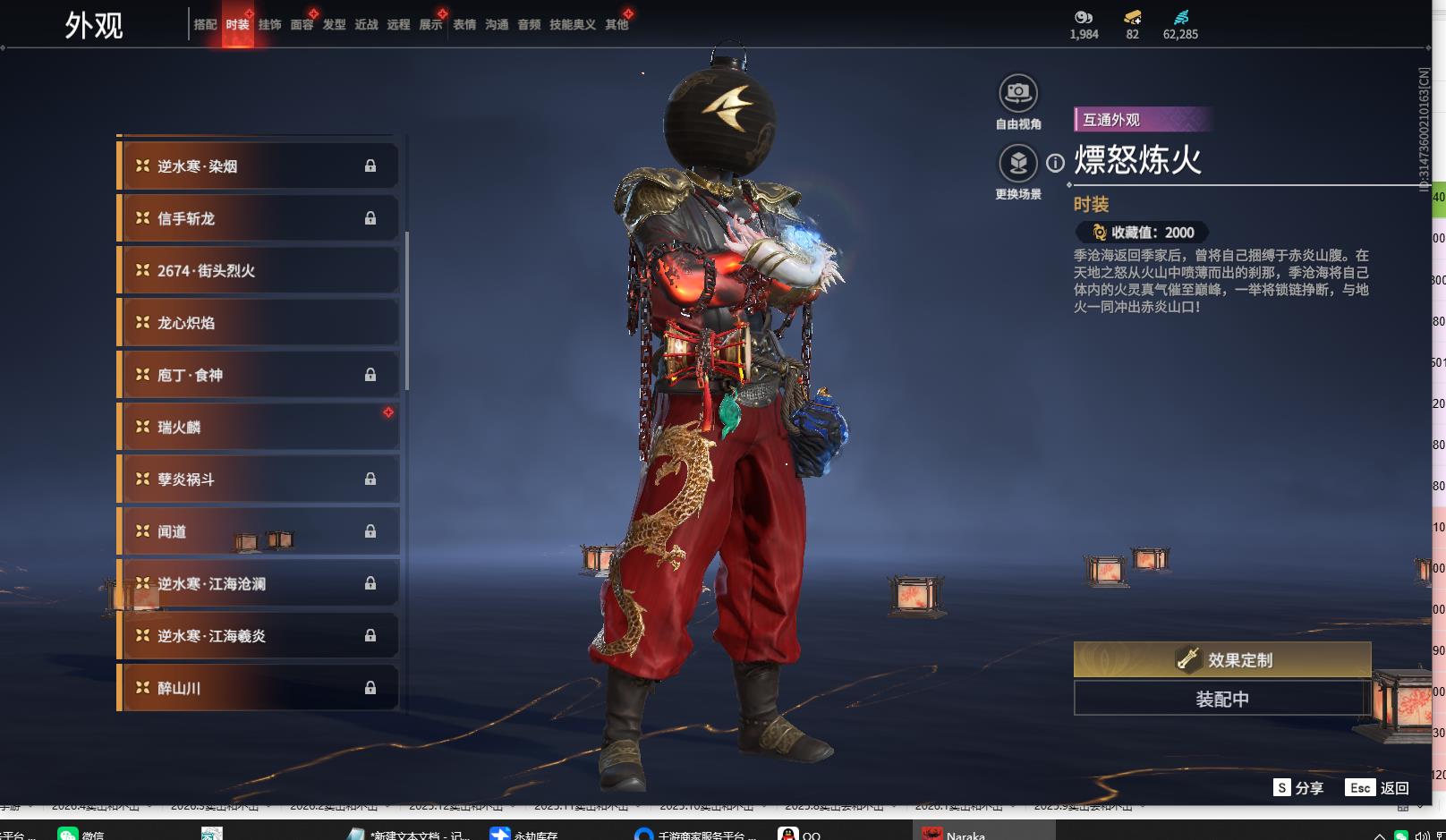Switch to the 发型 hairstyle tab
This screenshot has width=1446, height=840.
coord(334,25)
